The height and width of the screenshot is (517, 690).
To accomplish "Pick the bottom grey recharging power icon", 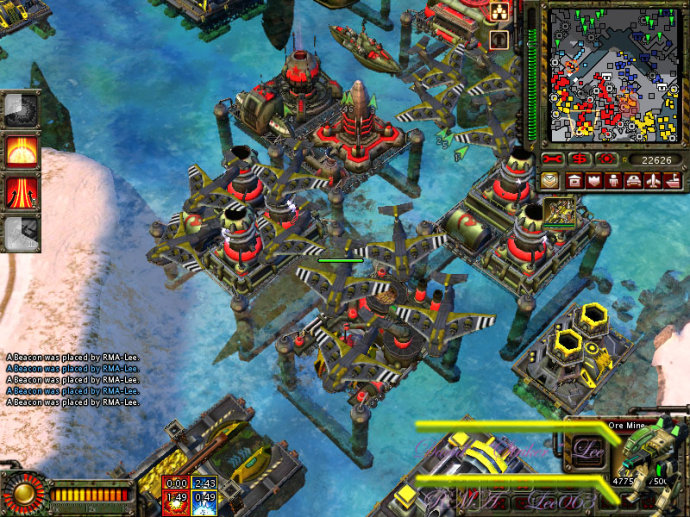I will pos(21,232).
